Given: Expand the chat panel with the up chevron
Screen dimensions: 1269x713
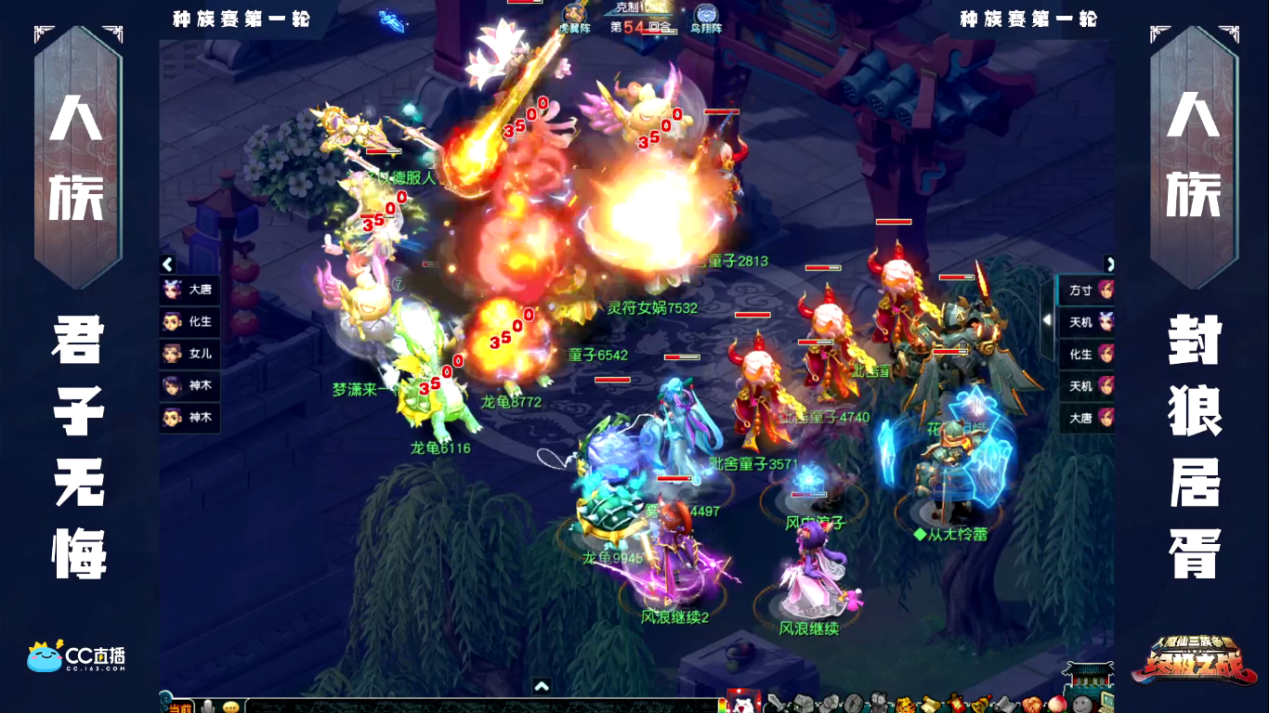Looking at the screenshot, I should point(541,687).
